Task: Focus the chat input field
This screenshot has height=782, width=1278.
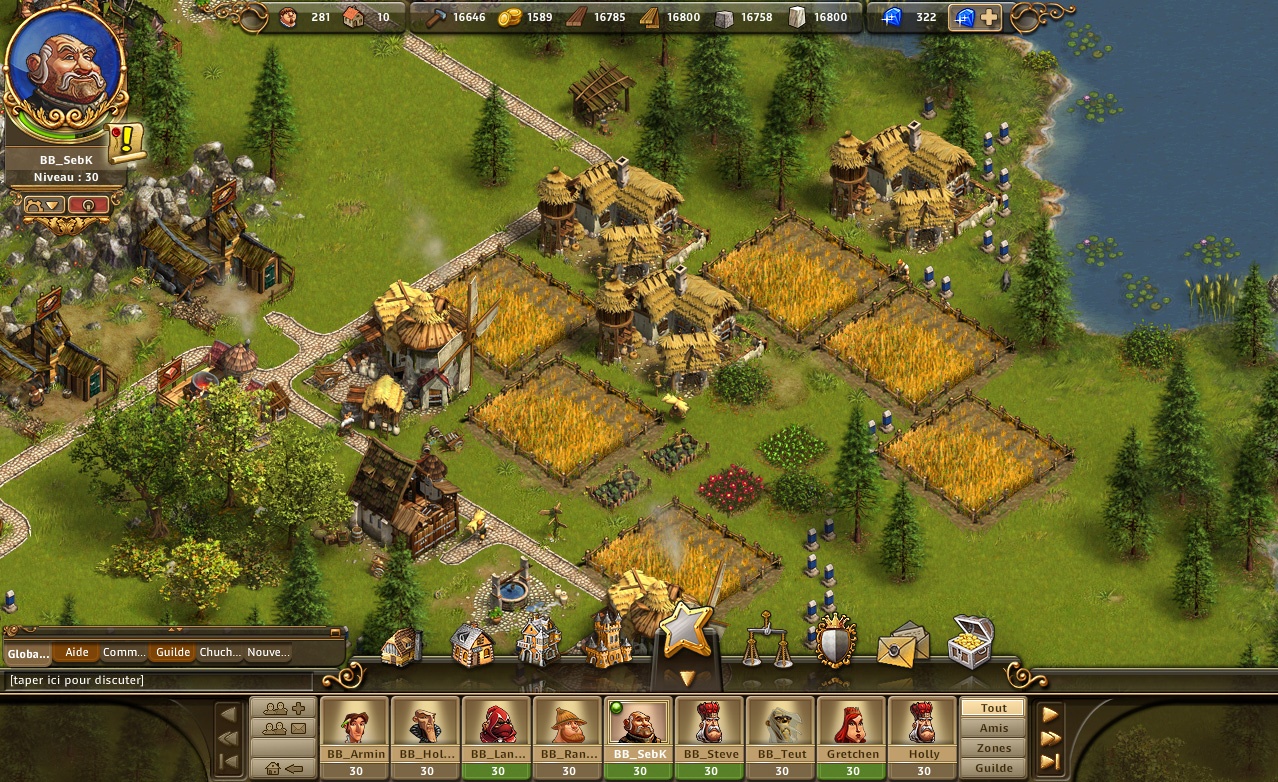Action: [x=160, y=681]
